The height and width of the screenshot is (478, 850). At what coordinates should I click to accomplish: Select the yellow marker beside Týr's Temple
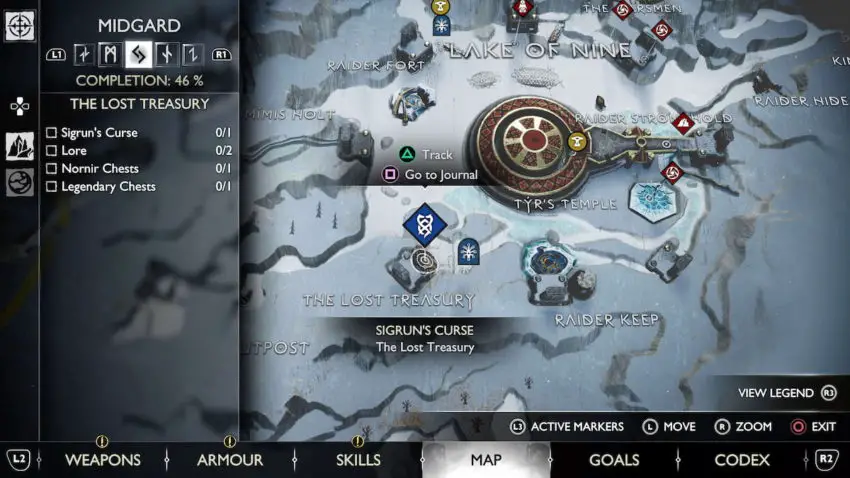point(577,143)
